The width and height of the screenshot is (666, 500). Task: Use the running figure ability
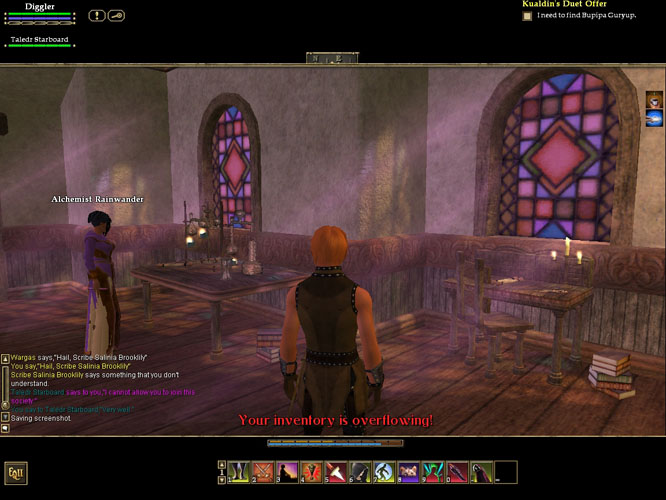(384, 471)
